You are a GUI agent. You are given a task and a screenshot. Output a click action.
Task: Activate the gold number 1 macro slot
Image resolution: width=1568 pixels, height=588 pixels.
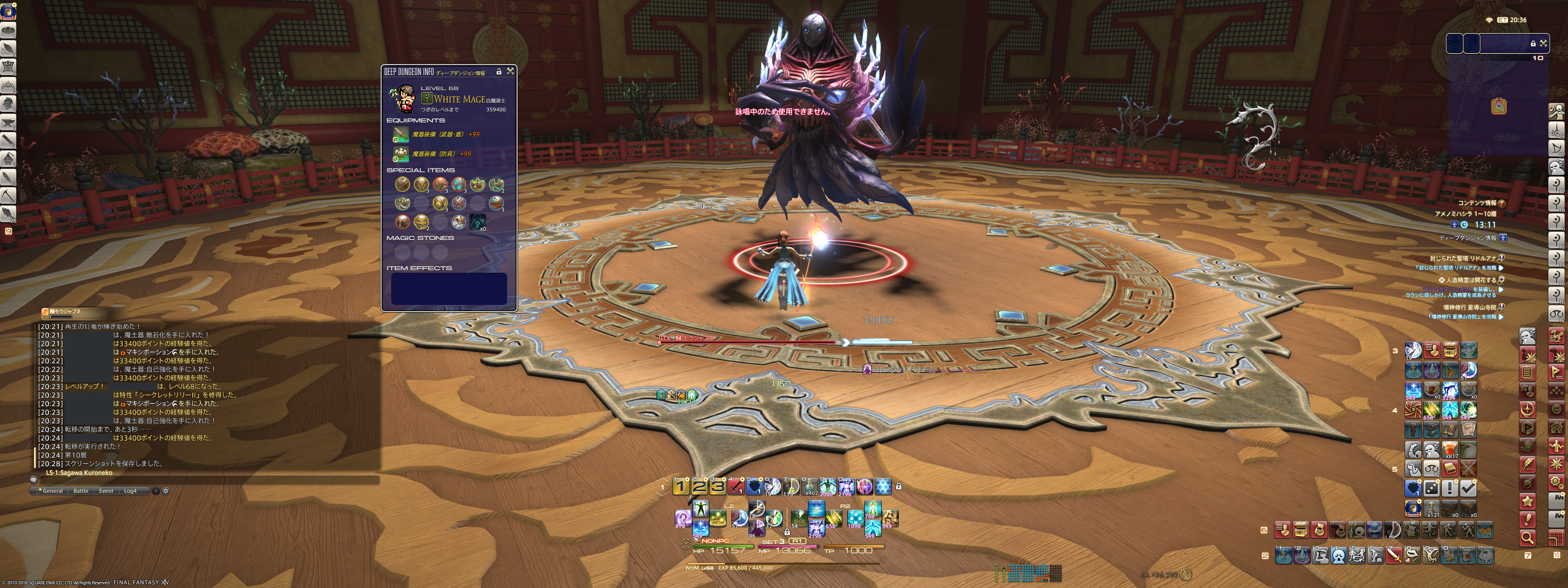click(x=681, y=486)
